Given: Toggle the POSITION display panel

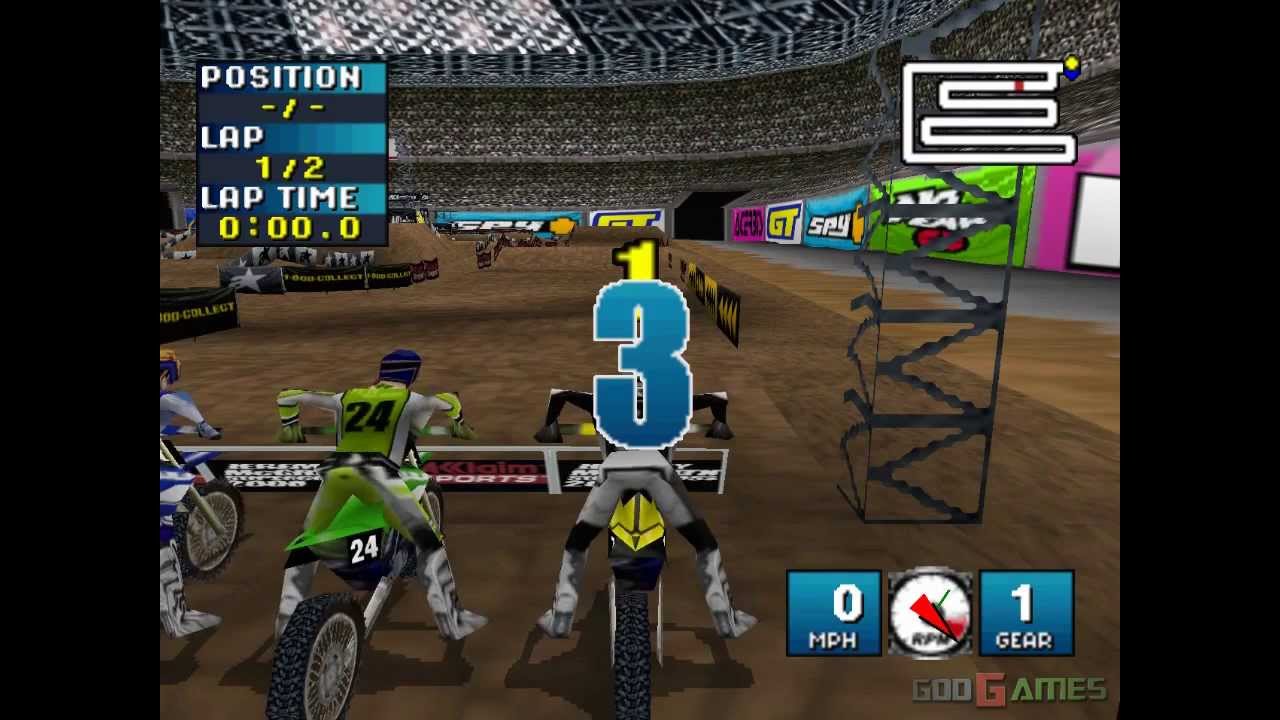Looking at the screenshot, I should pos(290,88).
